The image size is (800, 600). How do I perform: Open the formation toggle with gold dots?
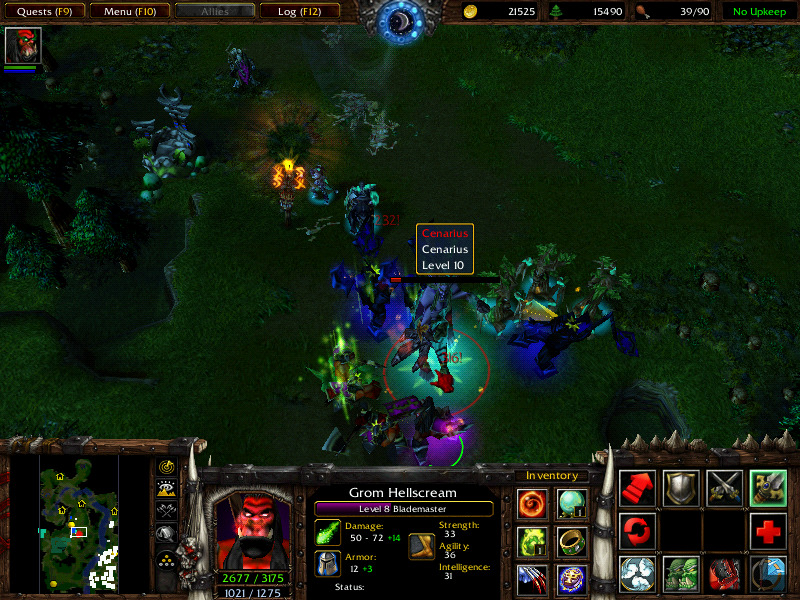click(x=167, y=559)
